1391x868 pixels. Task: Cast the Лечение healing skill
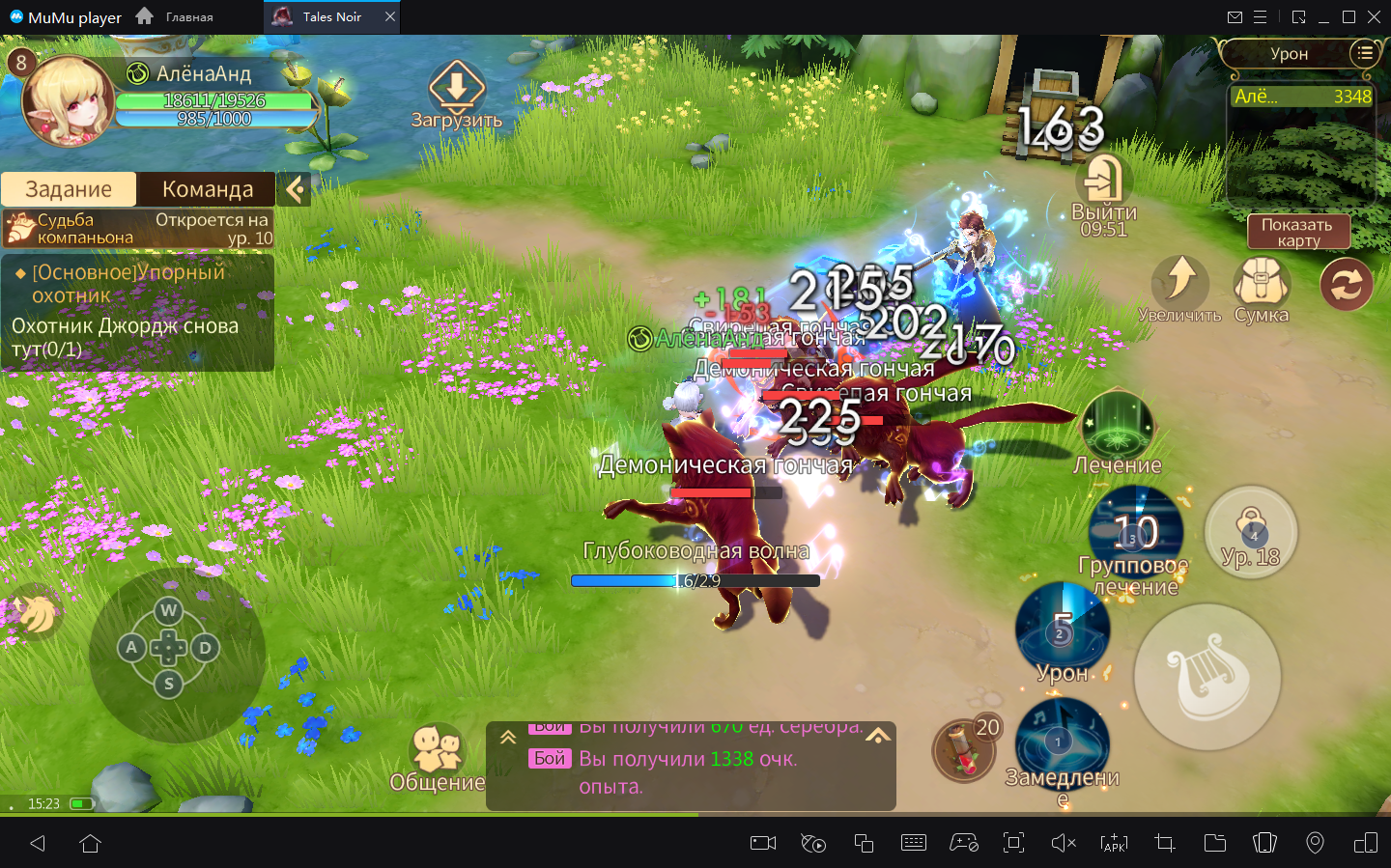(1118, 426)
